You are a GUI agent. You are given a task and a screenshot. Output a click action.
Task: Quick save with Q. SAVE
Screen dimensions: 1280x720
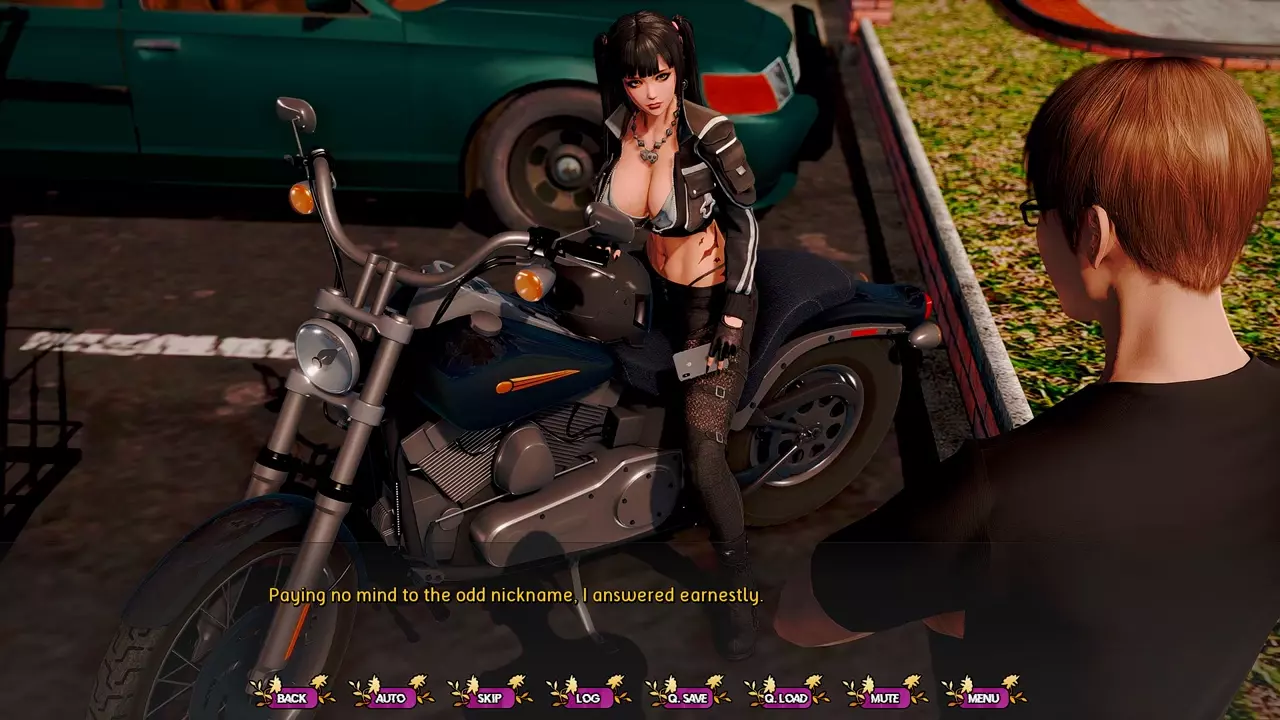click(x=687, y=697)
